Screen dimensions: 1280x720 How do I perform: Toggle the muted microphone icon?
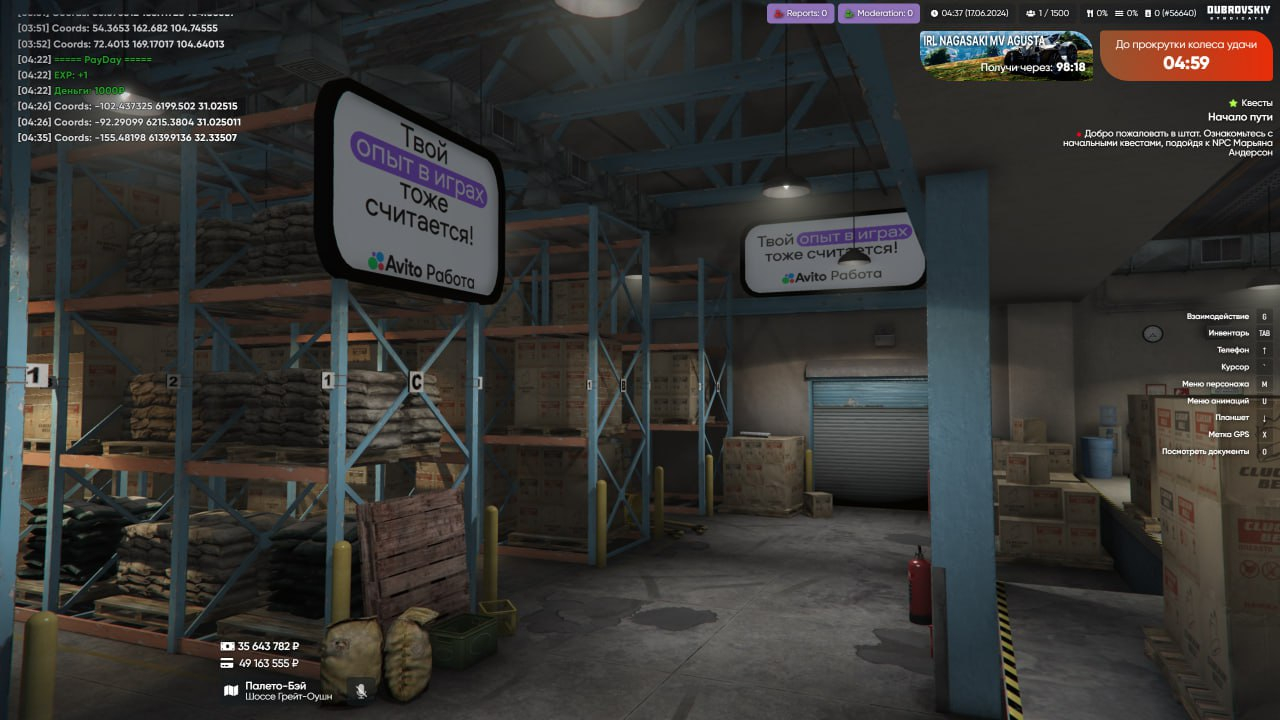(x=361, y=690)
